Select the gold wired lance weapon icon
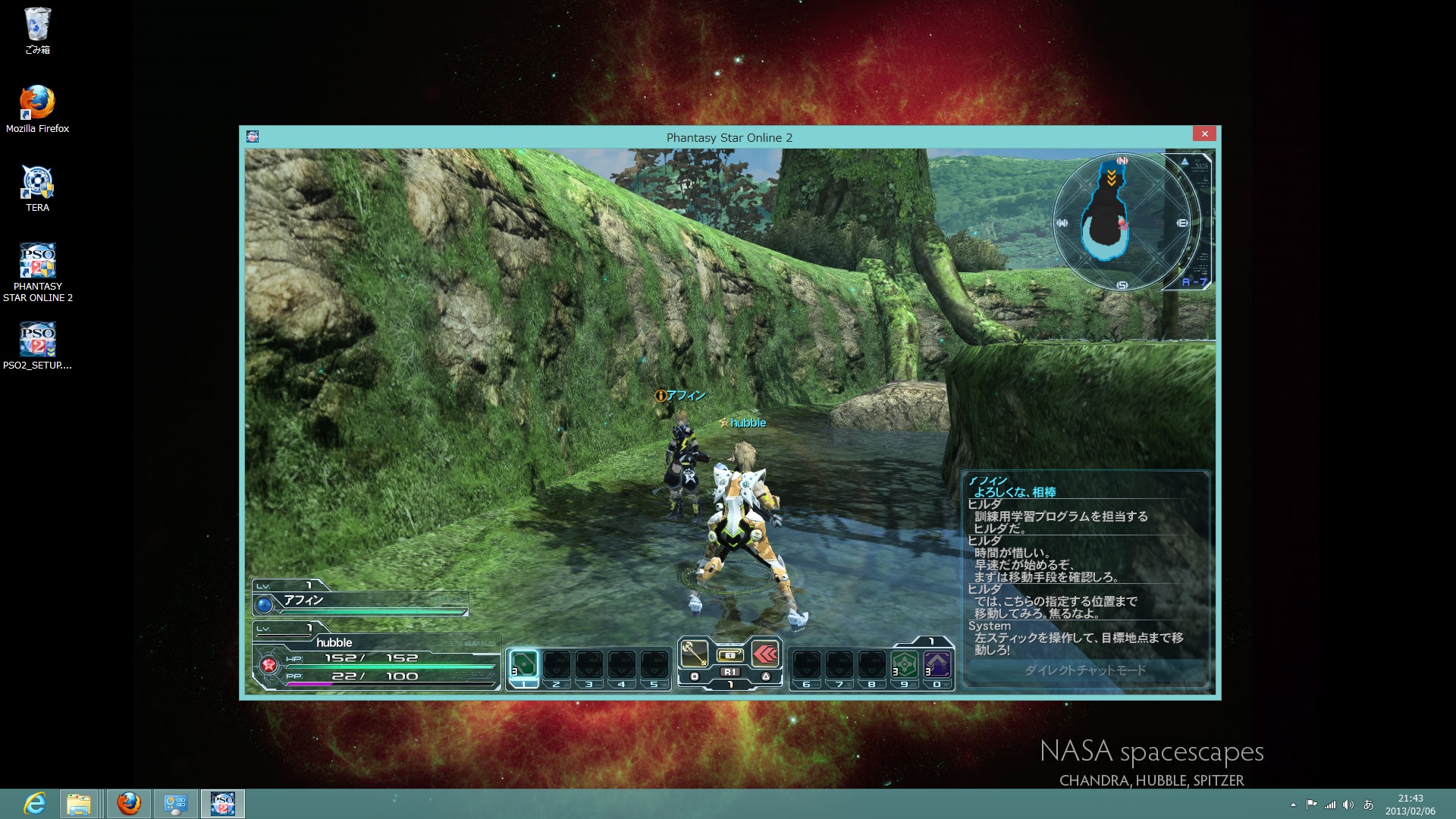Viewport: 1456px width, 819px height. click(694, 653)
